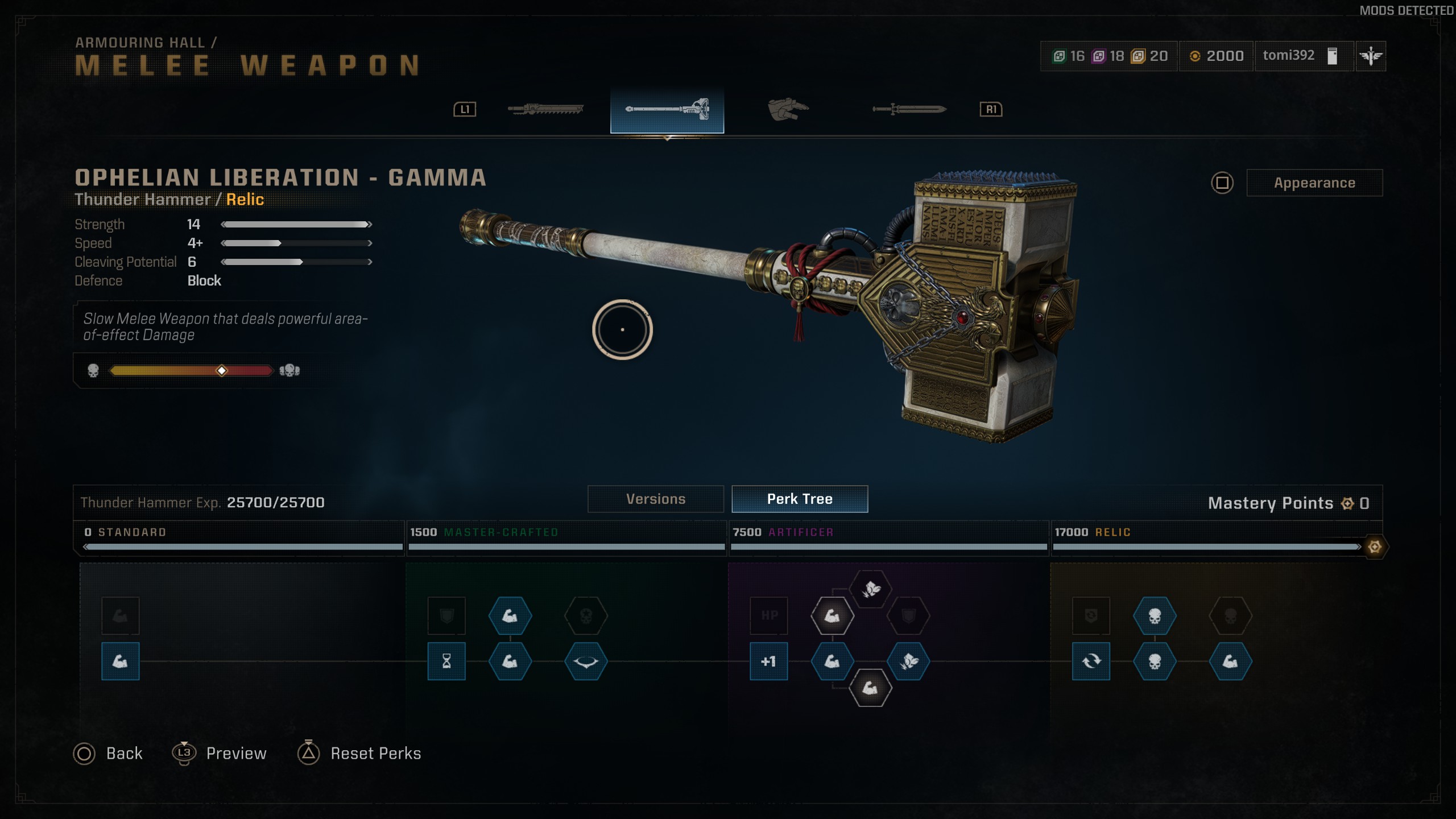Screen dimensions: 1456x819
Task: Toggle the muscle perk in Standard tier
Action: click(120, 661)
